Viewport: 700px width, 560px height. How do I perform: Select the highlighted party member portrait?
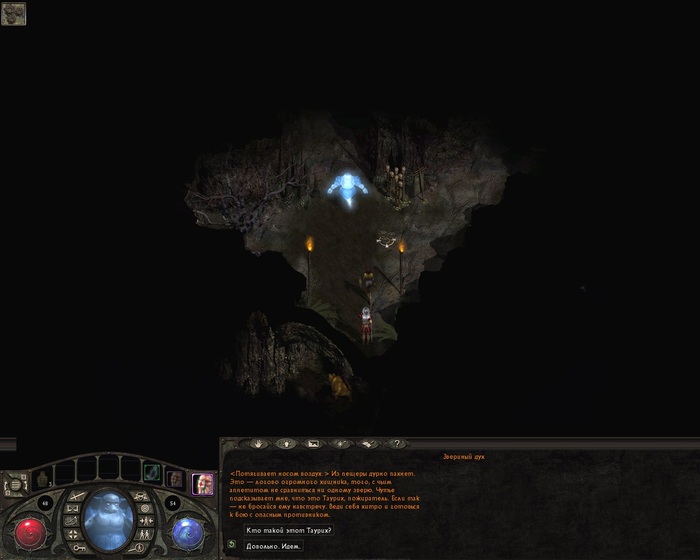point(203,483)
